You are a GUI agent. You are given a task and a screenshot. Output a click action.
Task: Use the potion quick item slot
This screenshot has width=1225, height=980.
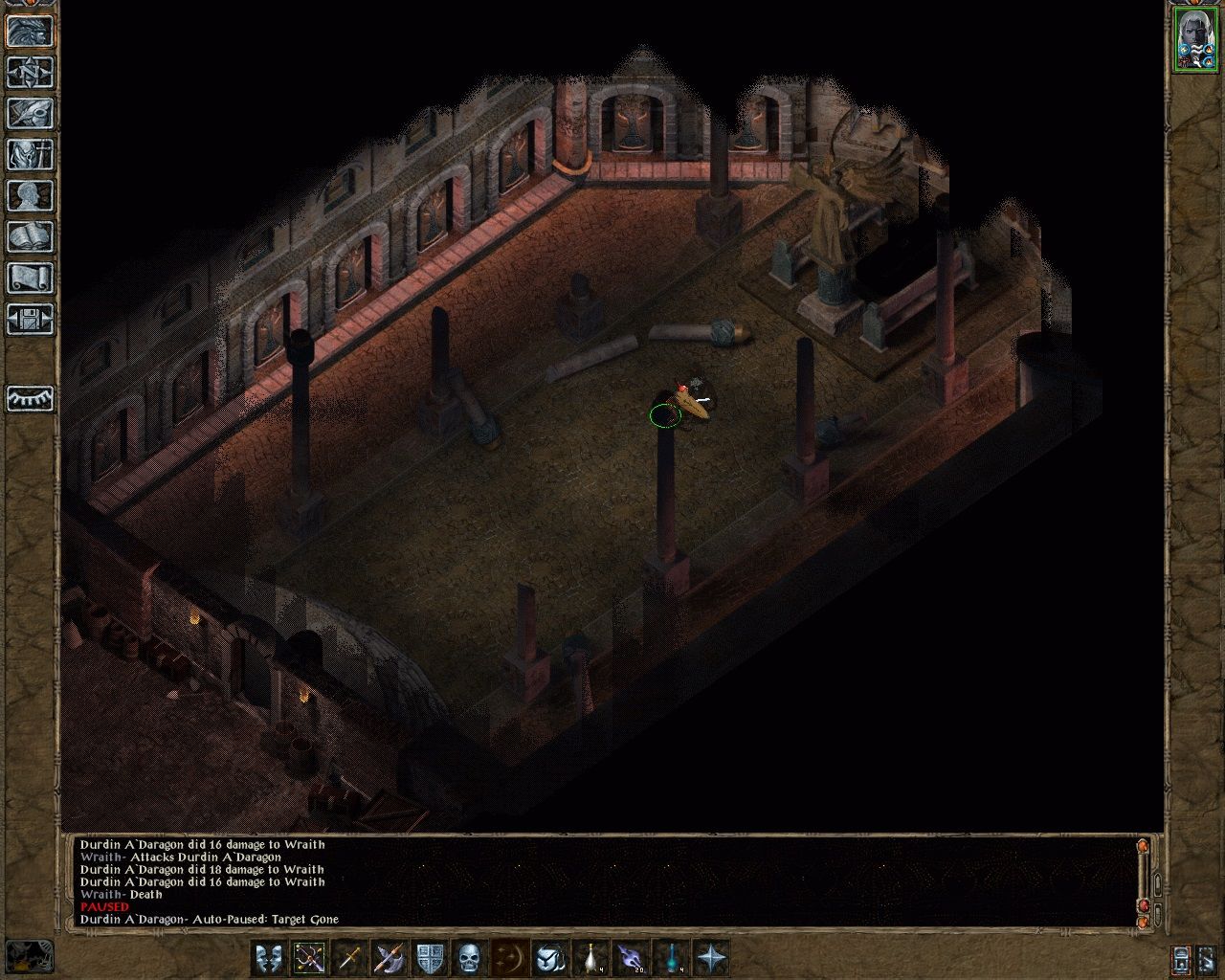pyautogui.click(x=590, y=959)
